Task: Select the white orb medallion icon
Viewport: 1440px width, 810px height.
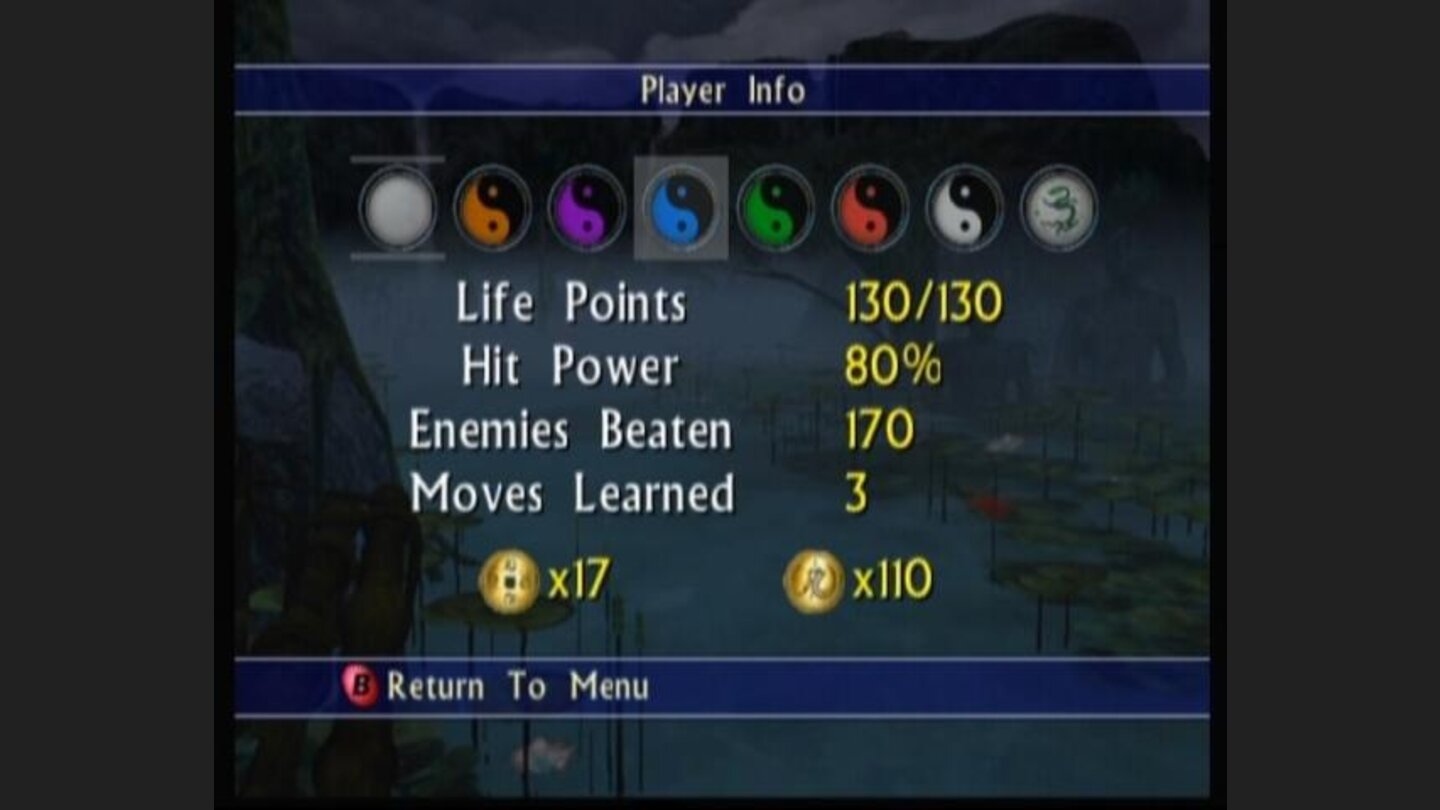Action: 395,210
